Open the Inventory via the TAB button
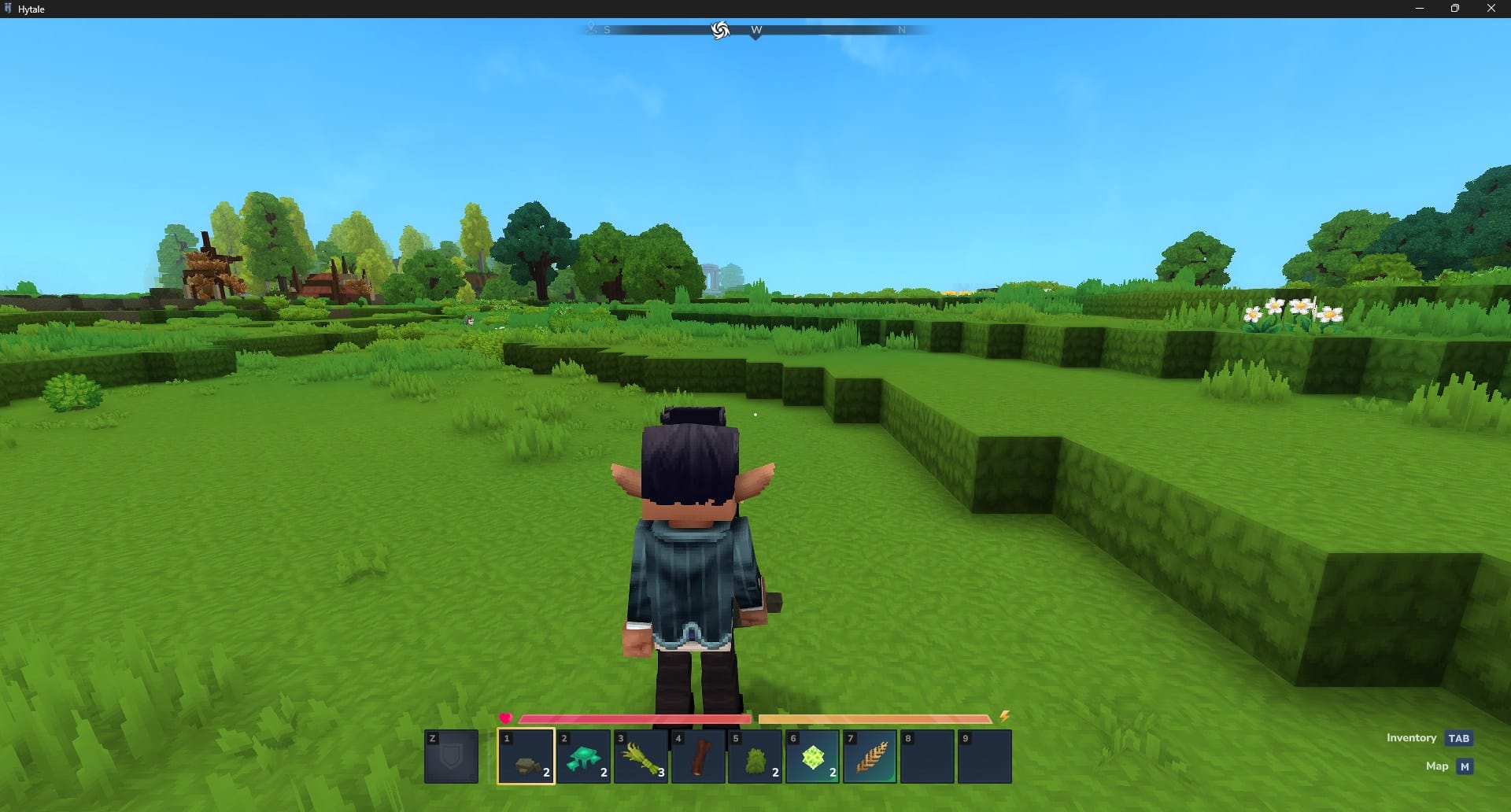The height and width of the screenshot is (812, 1511). click(x=1459, y=738)
